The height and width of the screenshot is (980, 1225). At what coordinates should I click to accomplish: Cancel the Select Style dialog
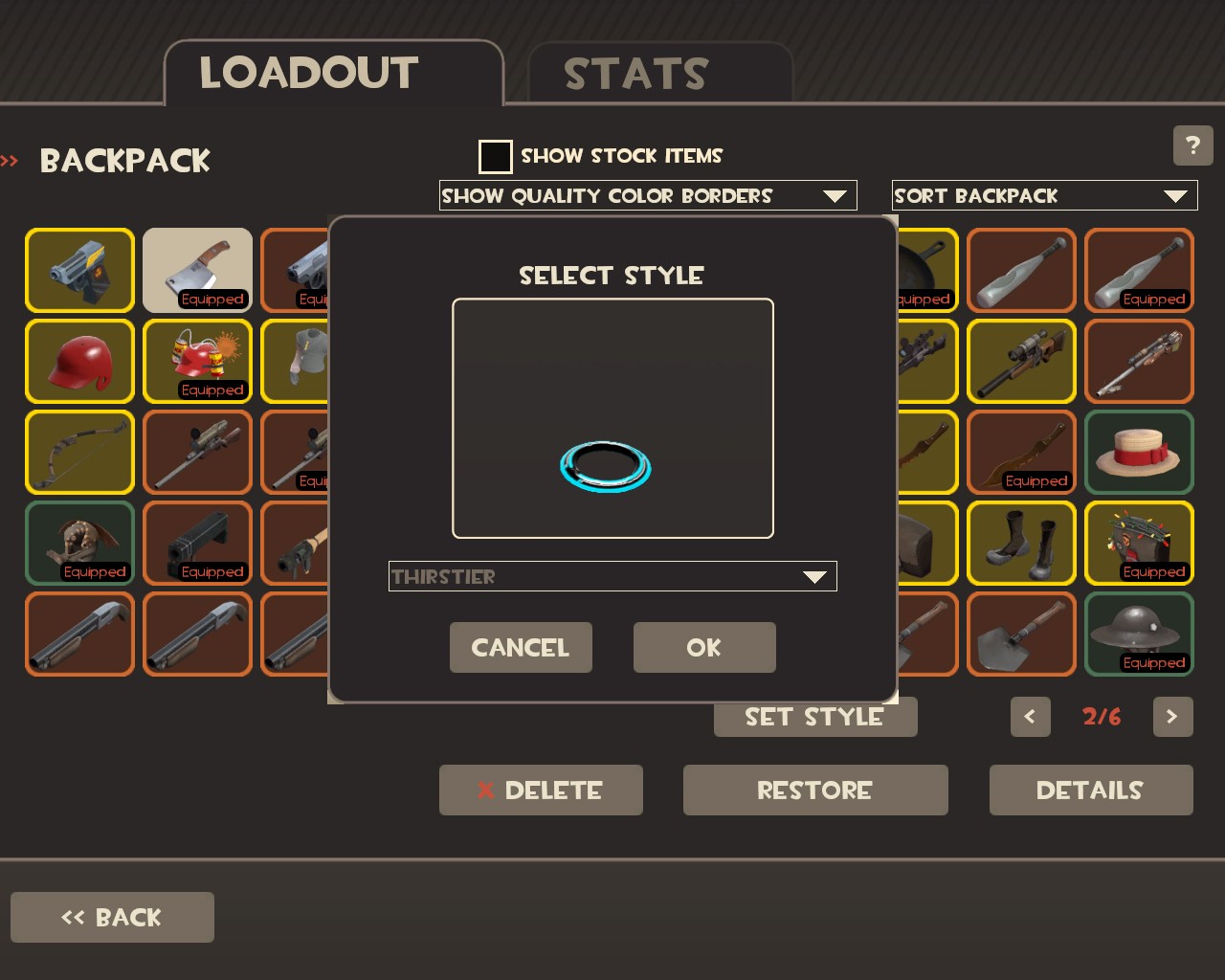(x=521, y=647)
